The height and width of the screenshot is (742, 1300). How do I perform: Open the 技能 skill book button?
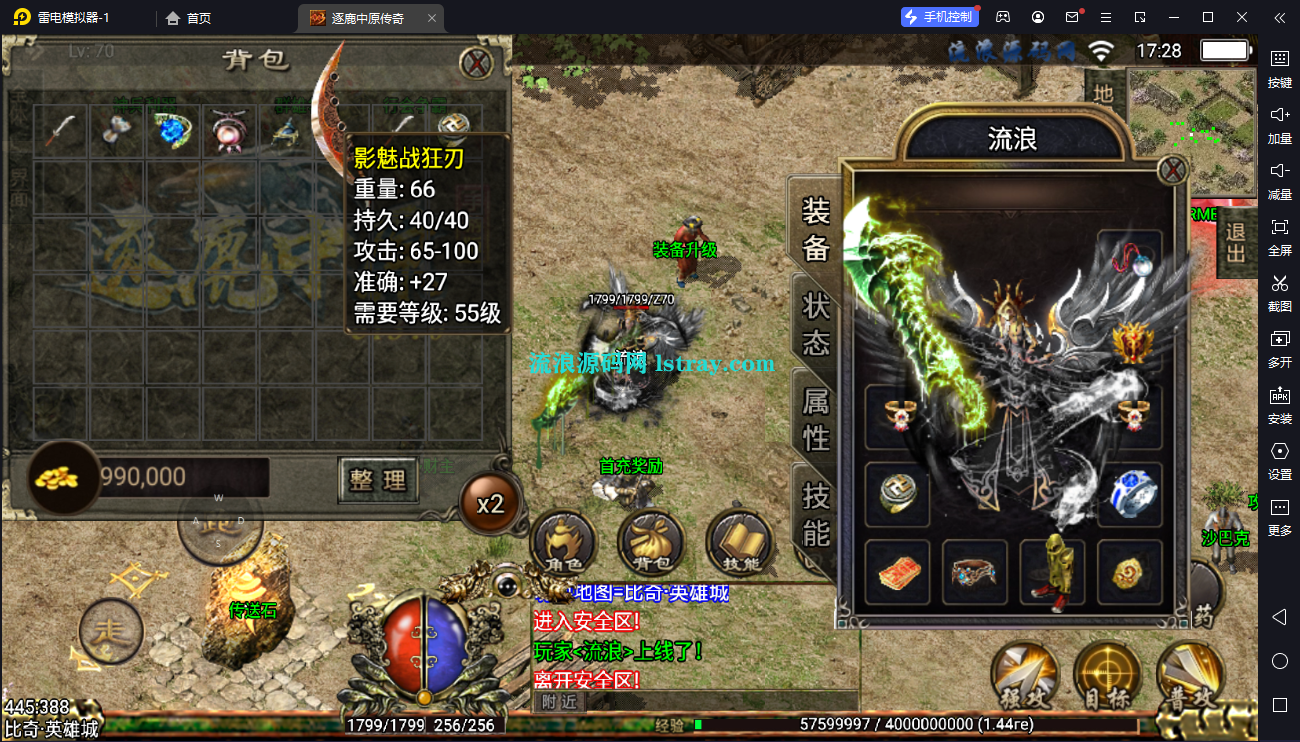pyautogui.click(x=739, y=544)
